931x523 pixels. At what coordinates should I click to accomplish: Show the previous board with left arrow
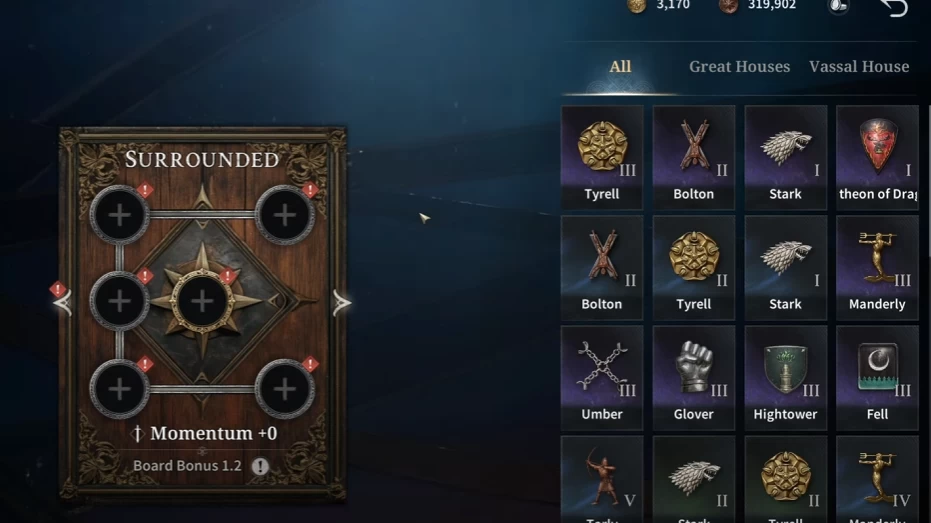pyautogui.click(x=64, y=302)
